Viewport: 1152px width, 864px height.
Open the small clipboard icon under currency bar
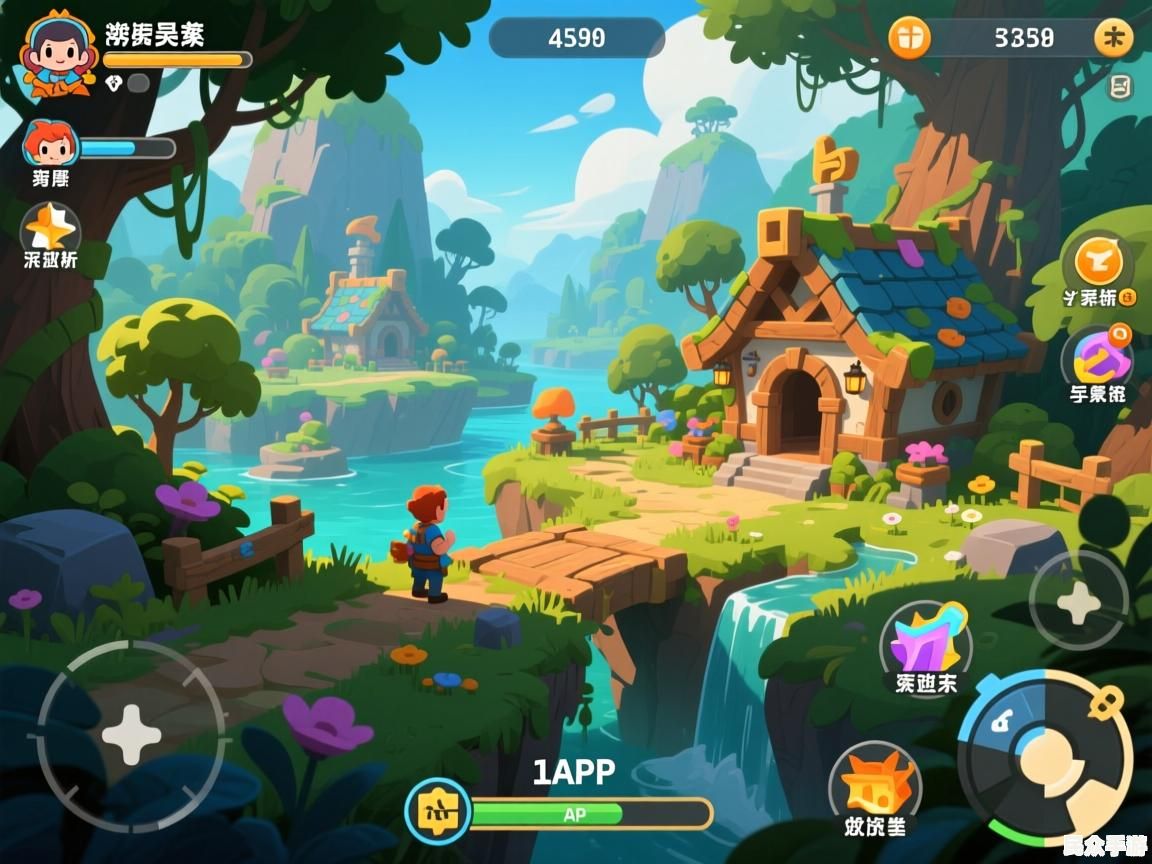pos(1121,87)
